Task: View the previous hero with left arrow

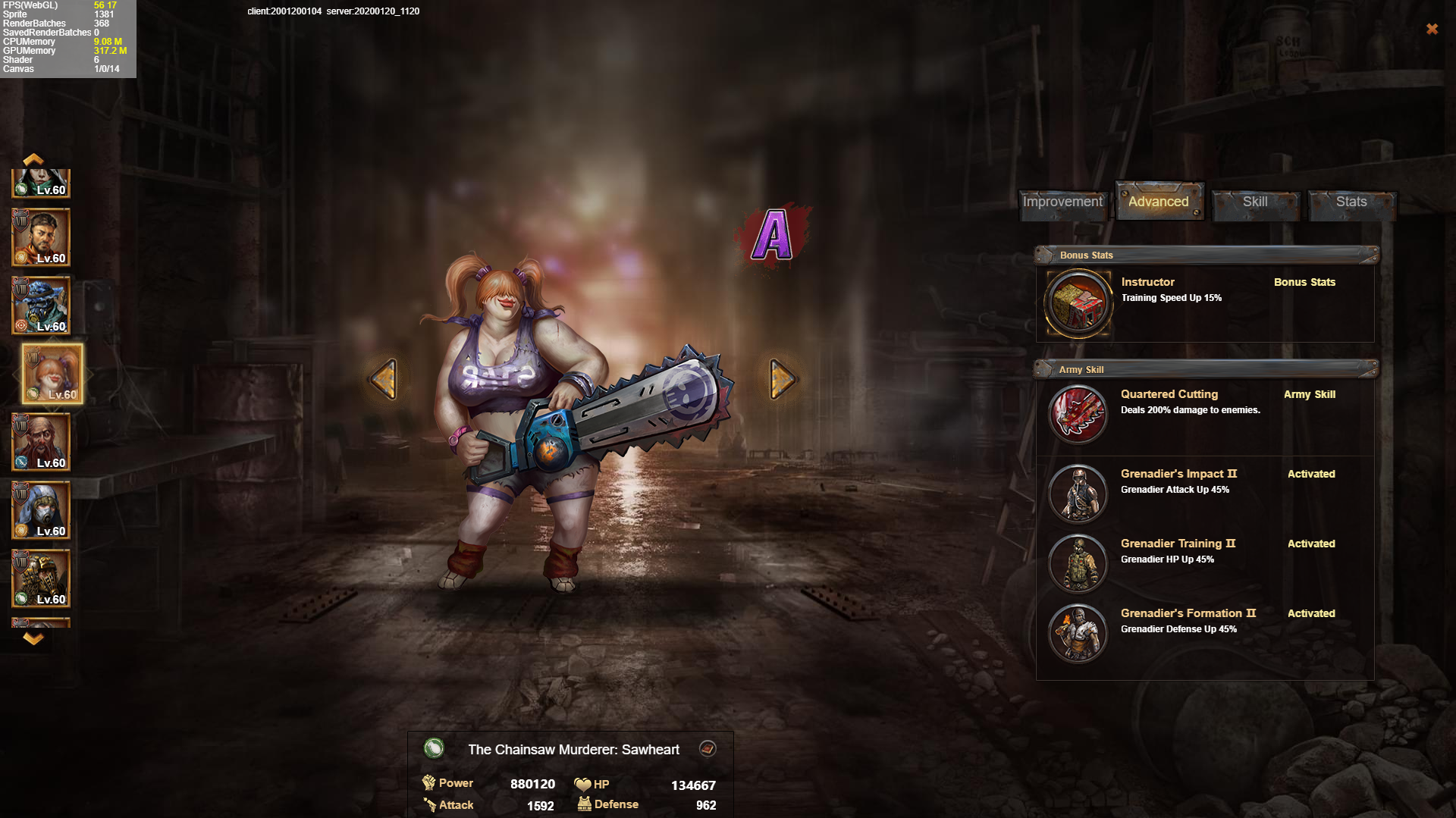Action: (x=384, y=378)
